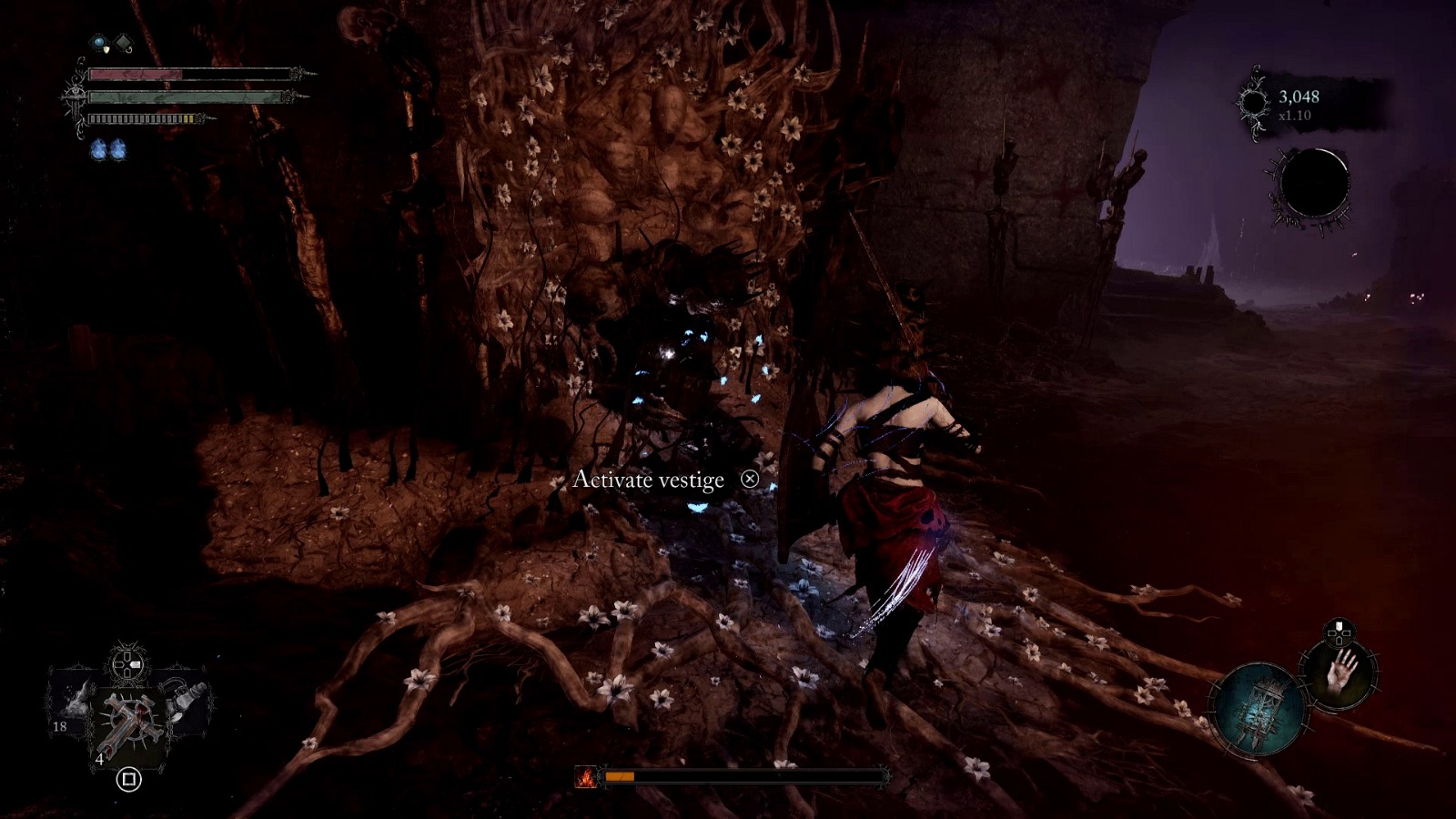Select the gauntlet icon right of the crucifix
The image size is (1456, 819).
pos(184,700)
